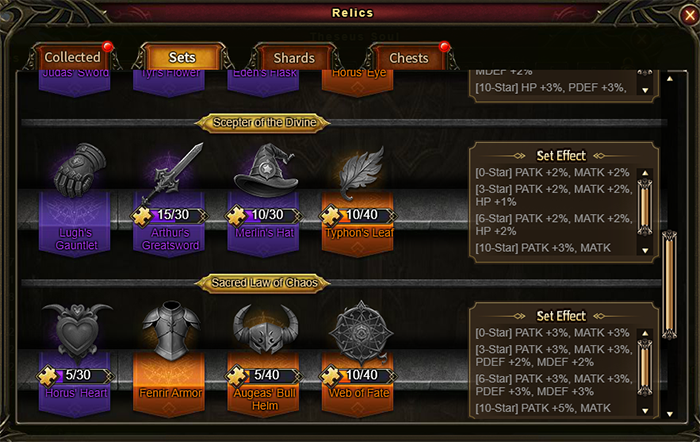Open the Shards tab
The image size is (700, 442).
(294, 58)
